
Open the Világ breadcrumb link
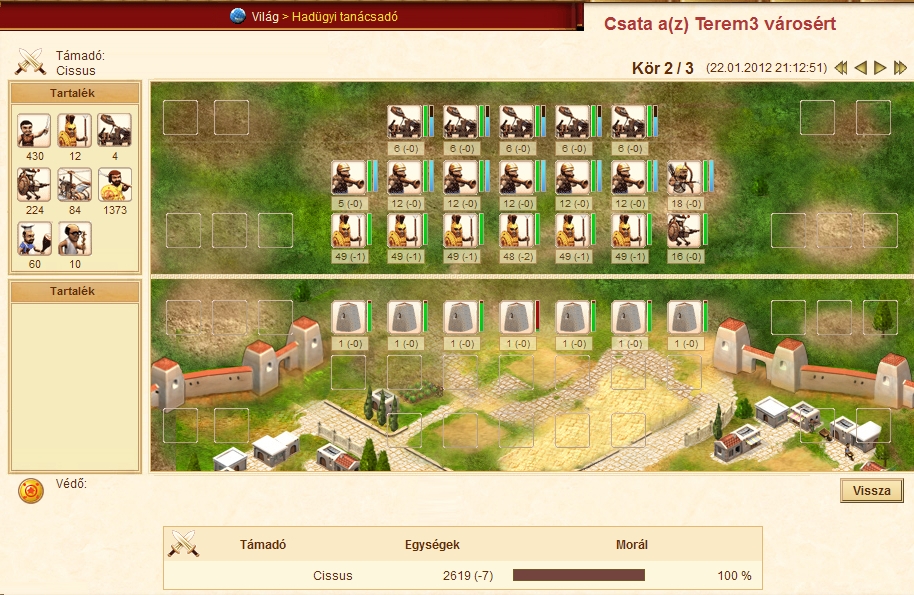265,17
